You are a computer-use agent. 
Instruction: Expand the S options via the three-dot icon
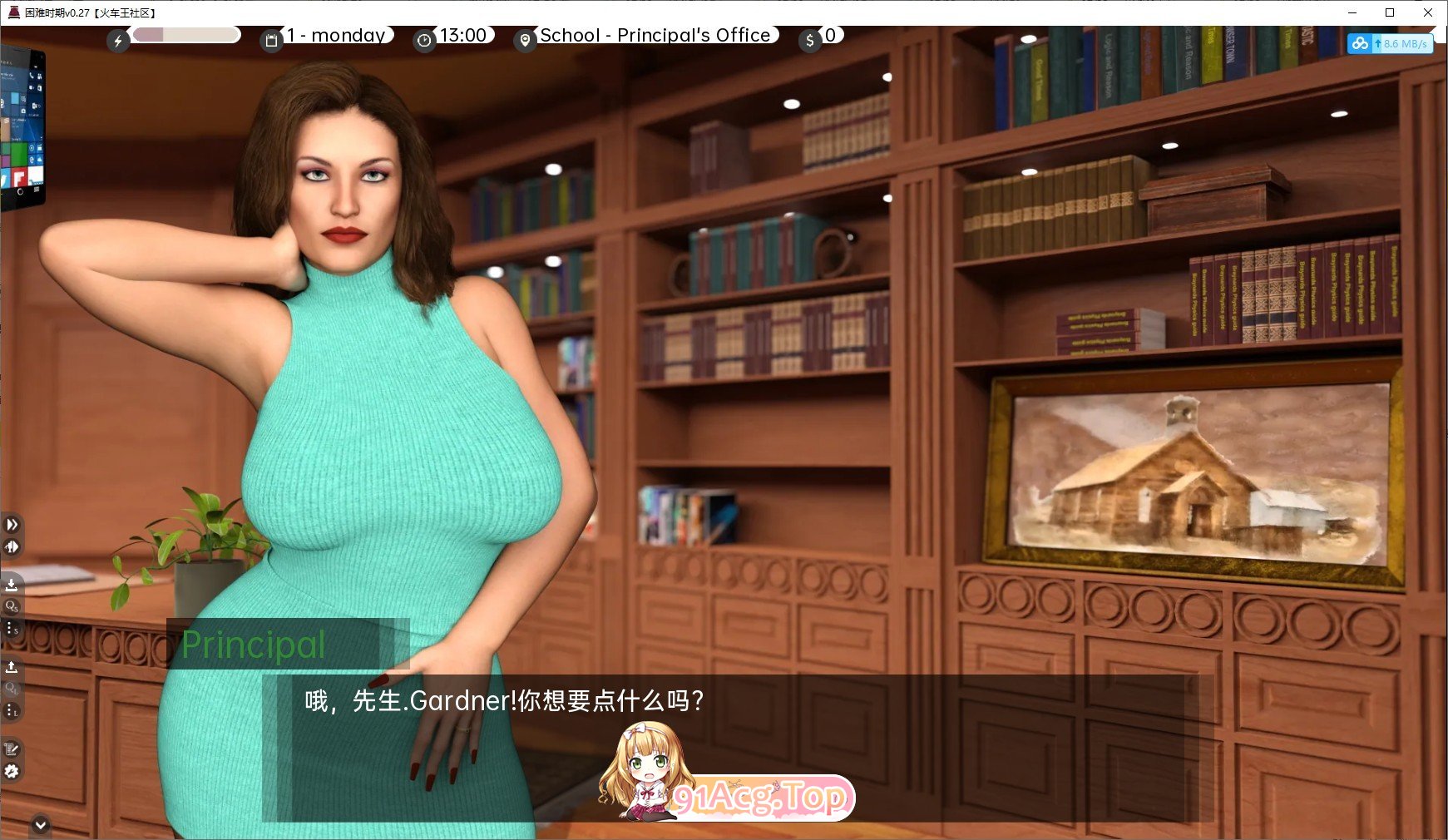tap(12, 629)
